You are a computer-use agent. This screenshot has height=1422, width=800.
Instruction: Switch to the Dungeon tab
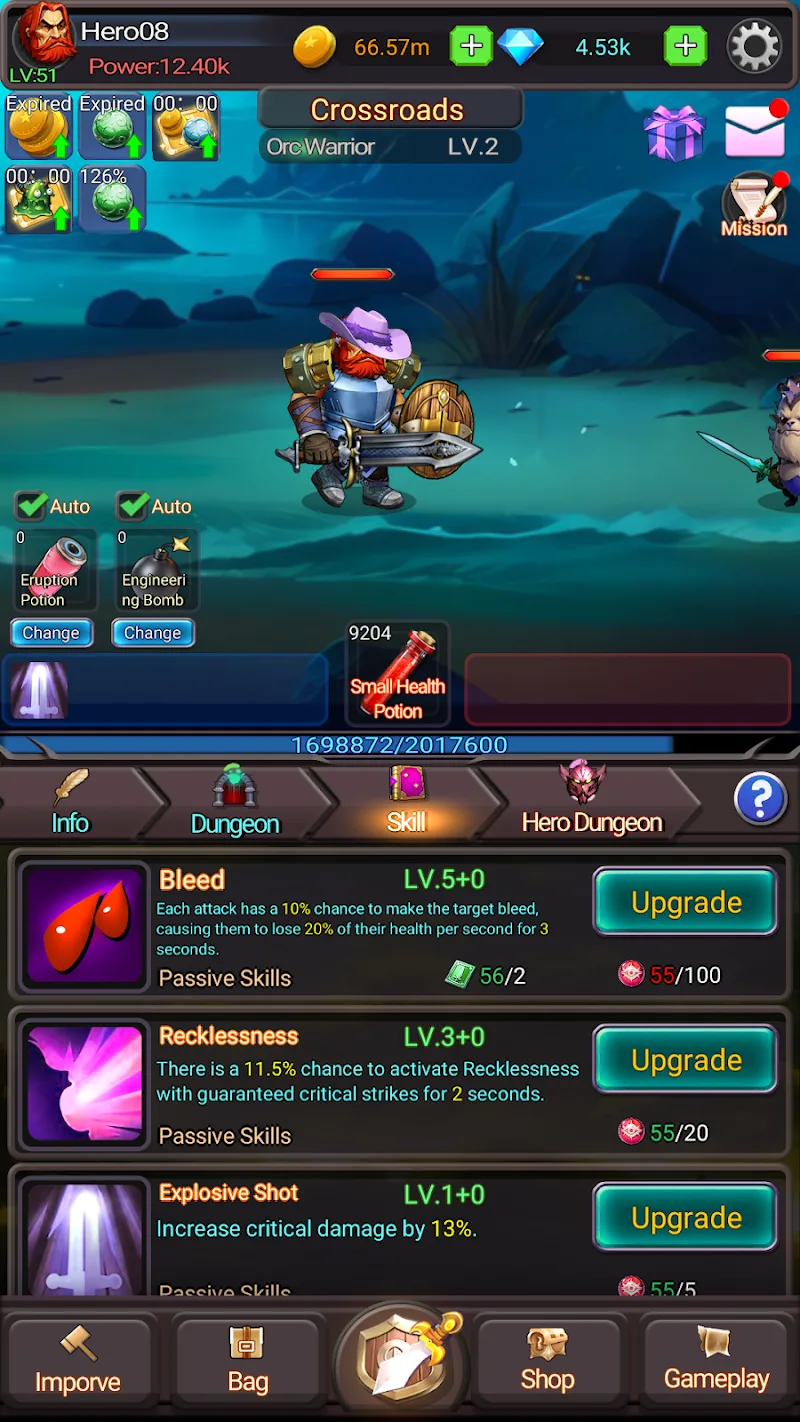235,804
